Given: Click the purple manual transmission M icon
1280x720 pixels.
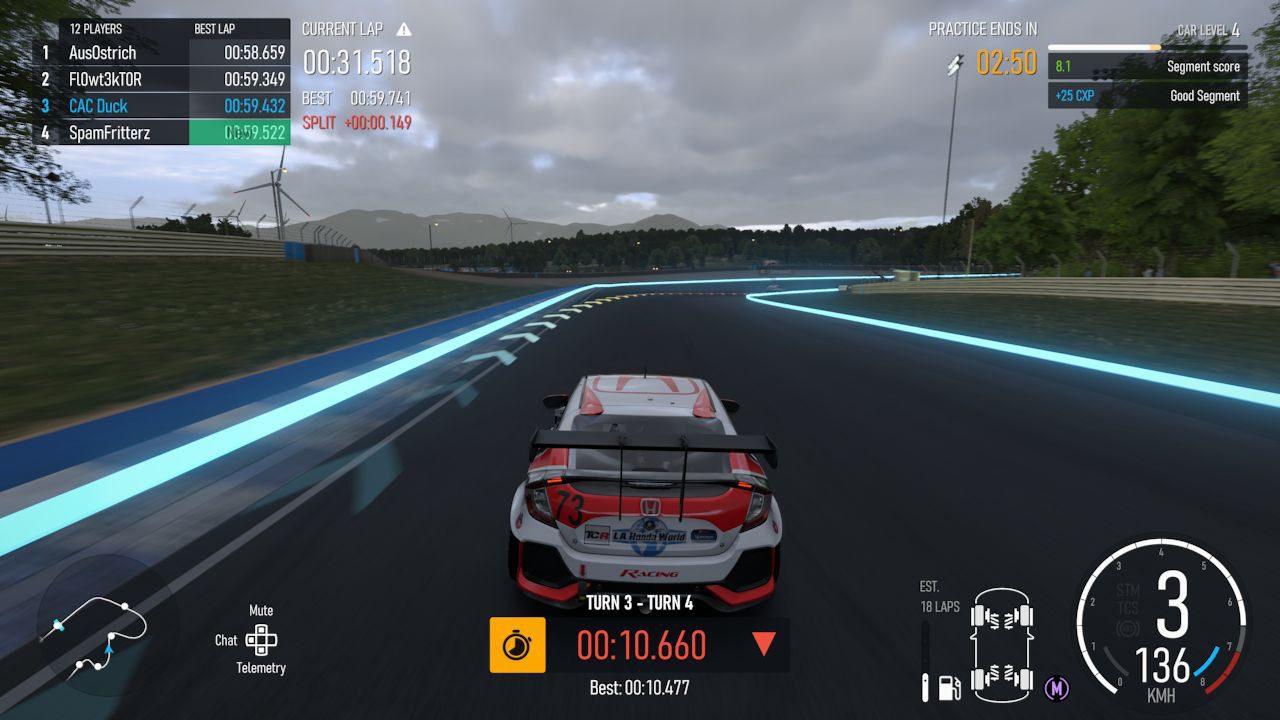Looking at the screenshot, I should point(1057,688).
